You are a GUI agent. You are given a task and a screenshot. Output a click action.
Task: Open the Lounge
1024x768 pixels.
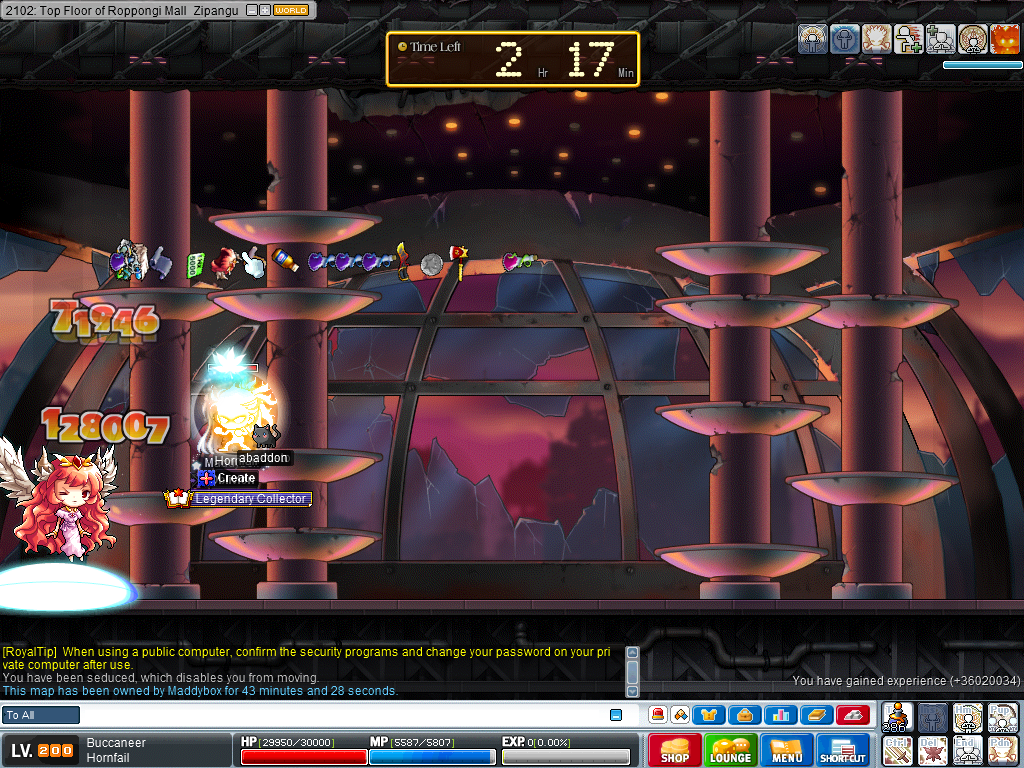[731, 750]
